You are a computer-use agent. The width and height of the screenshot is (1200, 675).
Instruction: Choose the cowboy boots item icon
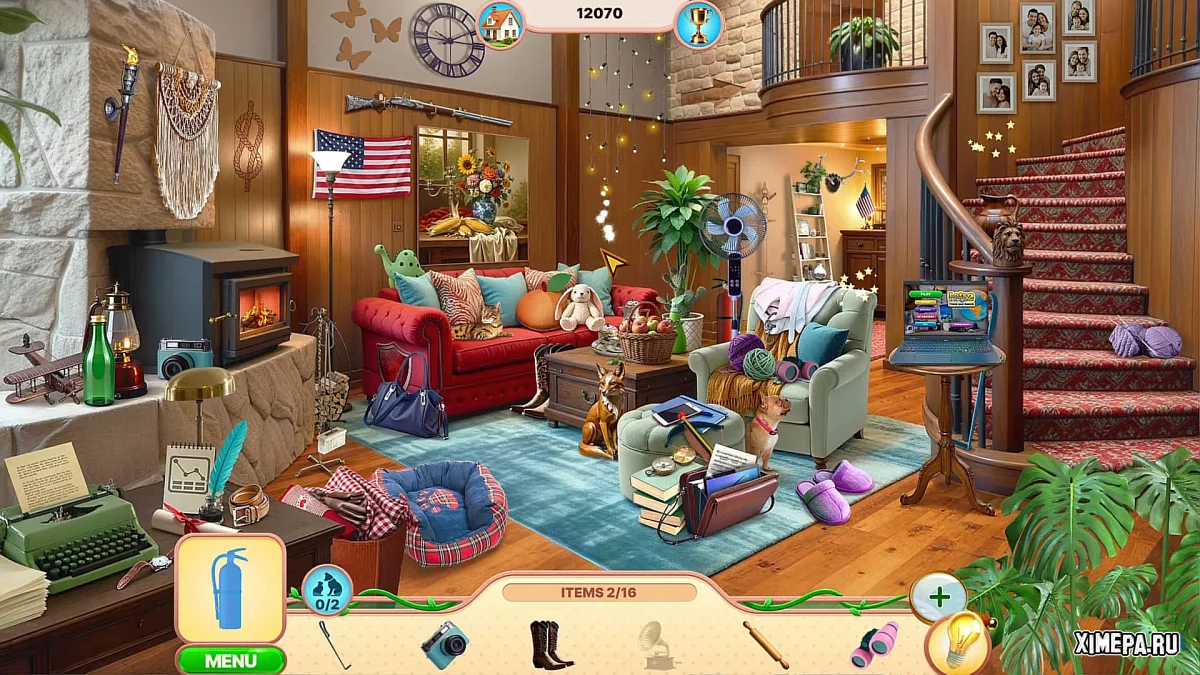coord(550,645)
